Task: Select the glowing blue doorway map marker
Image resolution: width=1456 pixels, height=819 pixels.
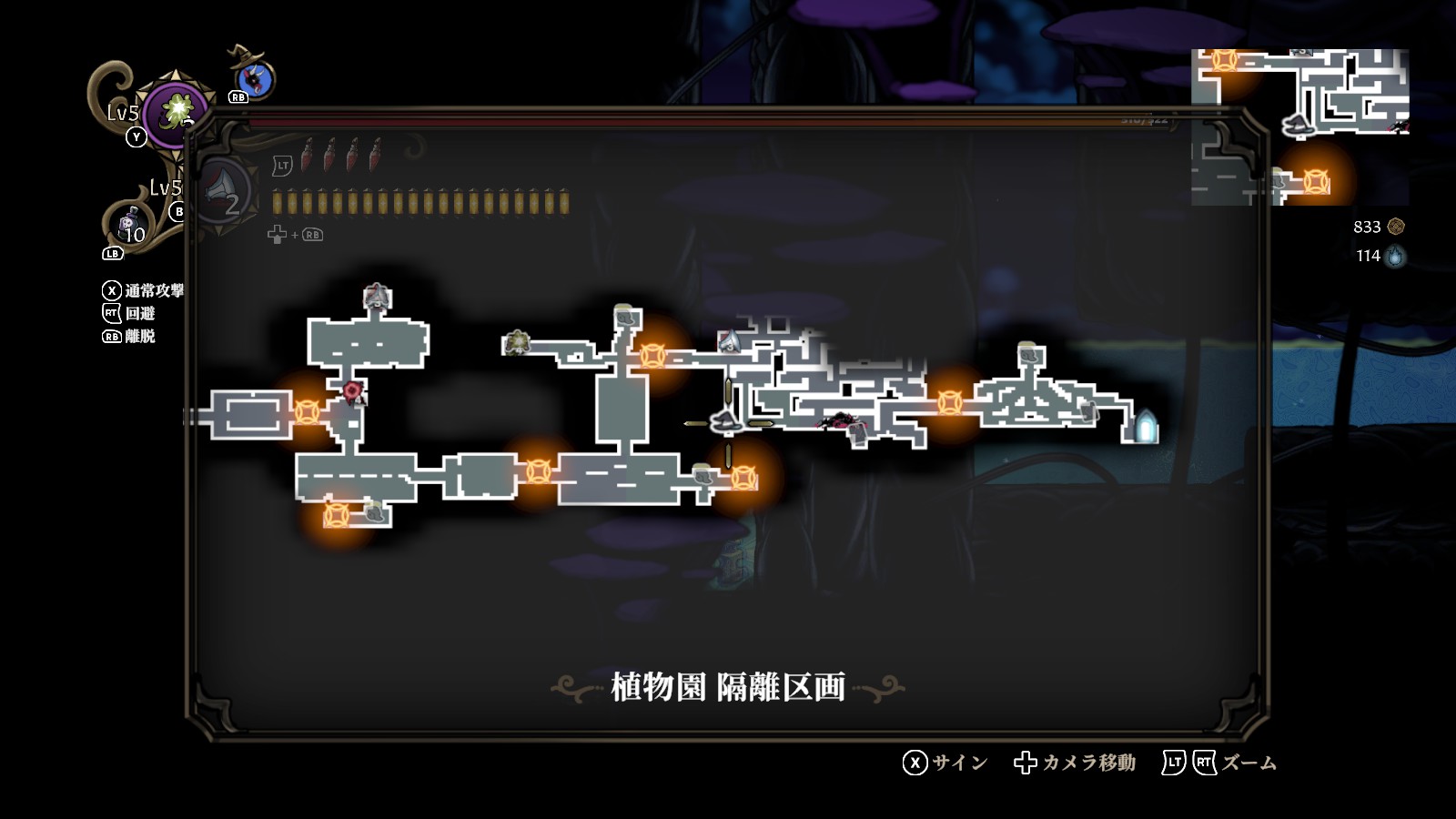Action: point(1145,426)
